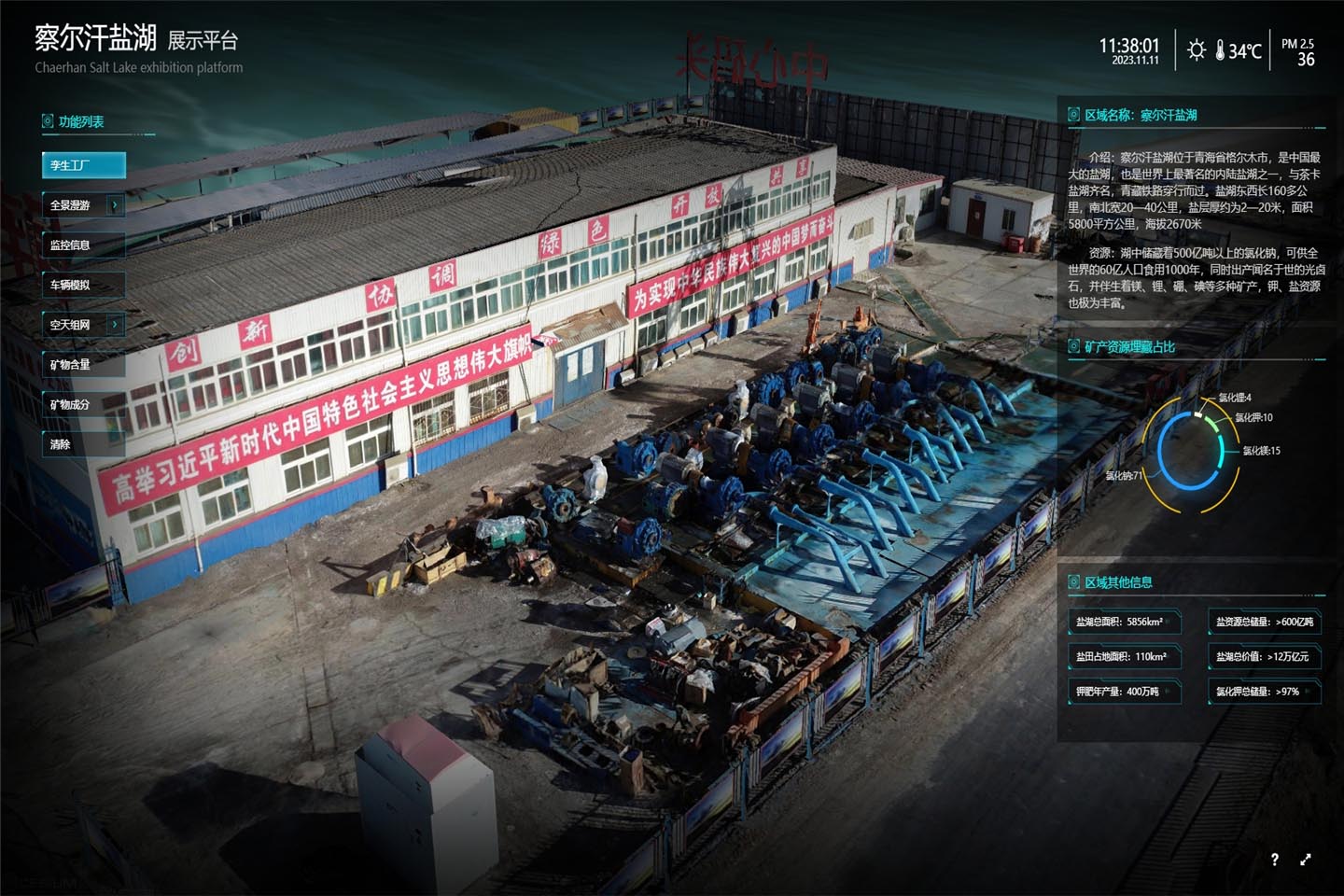Select the 孪生工厂 menu entry
Image resolution: width=1344 pixels, height=896 pixels.
click(83, 165)
